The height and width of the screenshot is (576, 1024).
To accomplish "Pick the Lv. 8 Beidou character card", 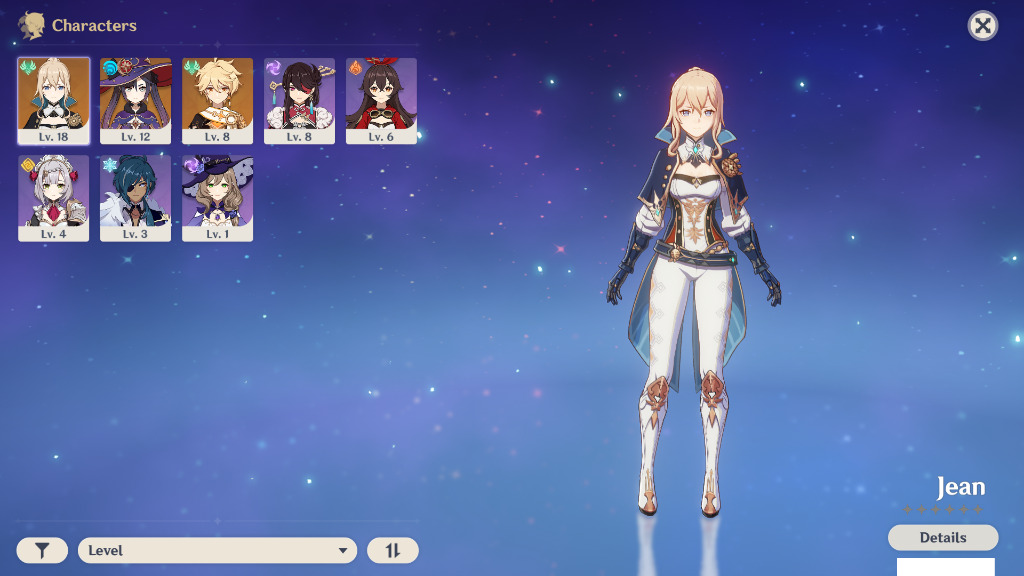I will [x=300, y=100].
